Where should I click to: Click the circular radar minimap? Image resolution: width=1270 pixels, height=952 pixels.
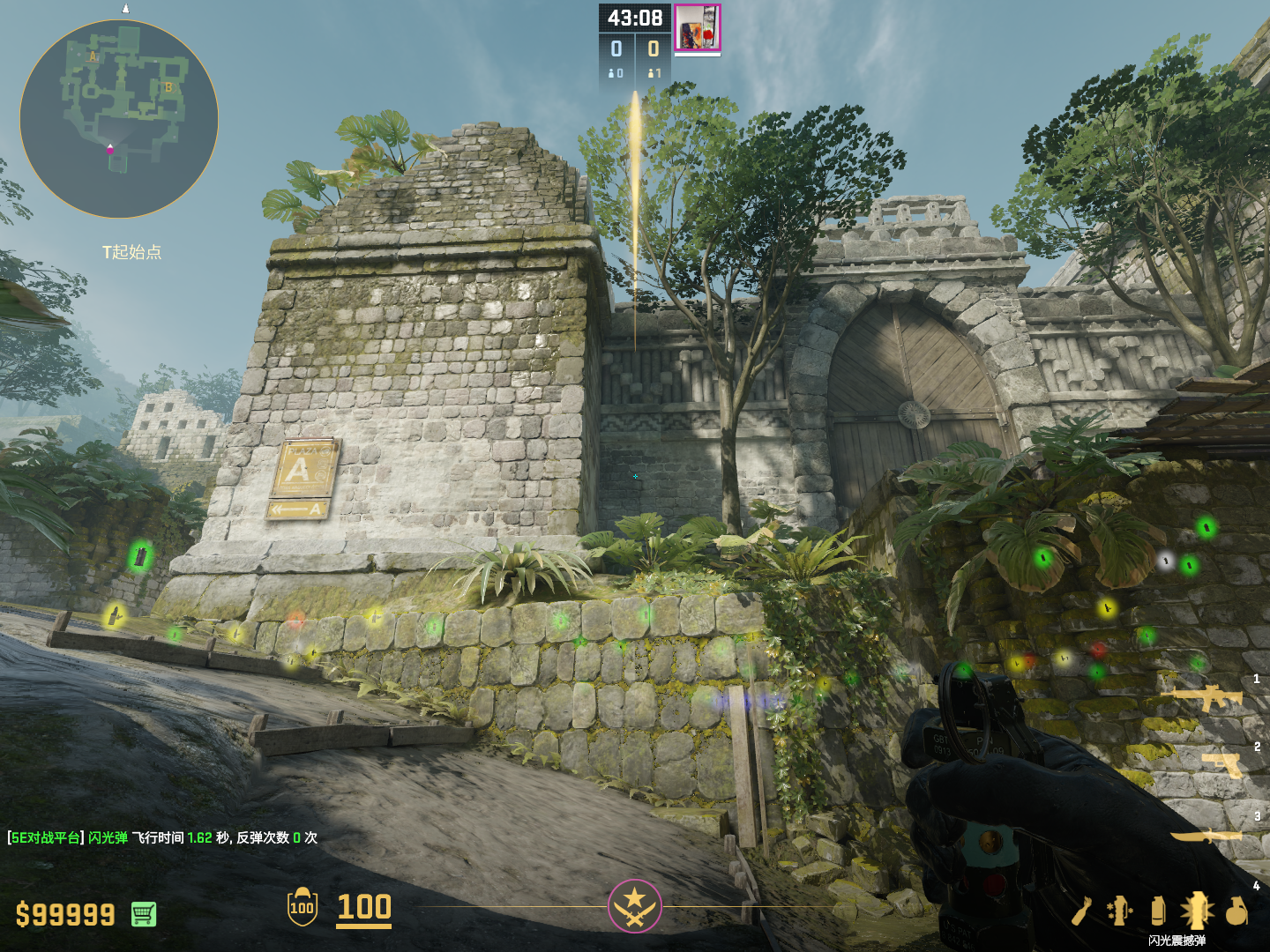pyautogui.click(x=119, y=119)
